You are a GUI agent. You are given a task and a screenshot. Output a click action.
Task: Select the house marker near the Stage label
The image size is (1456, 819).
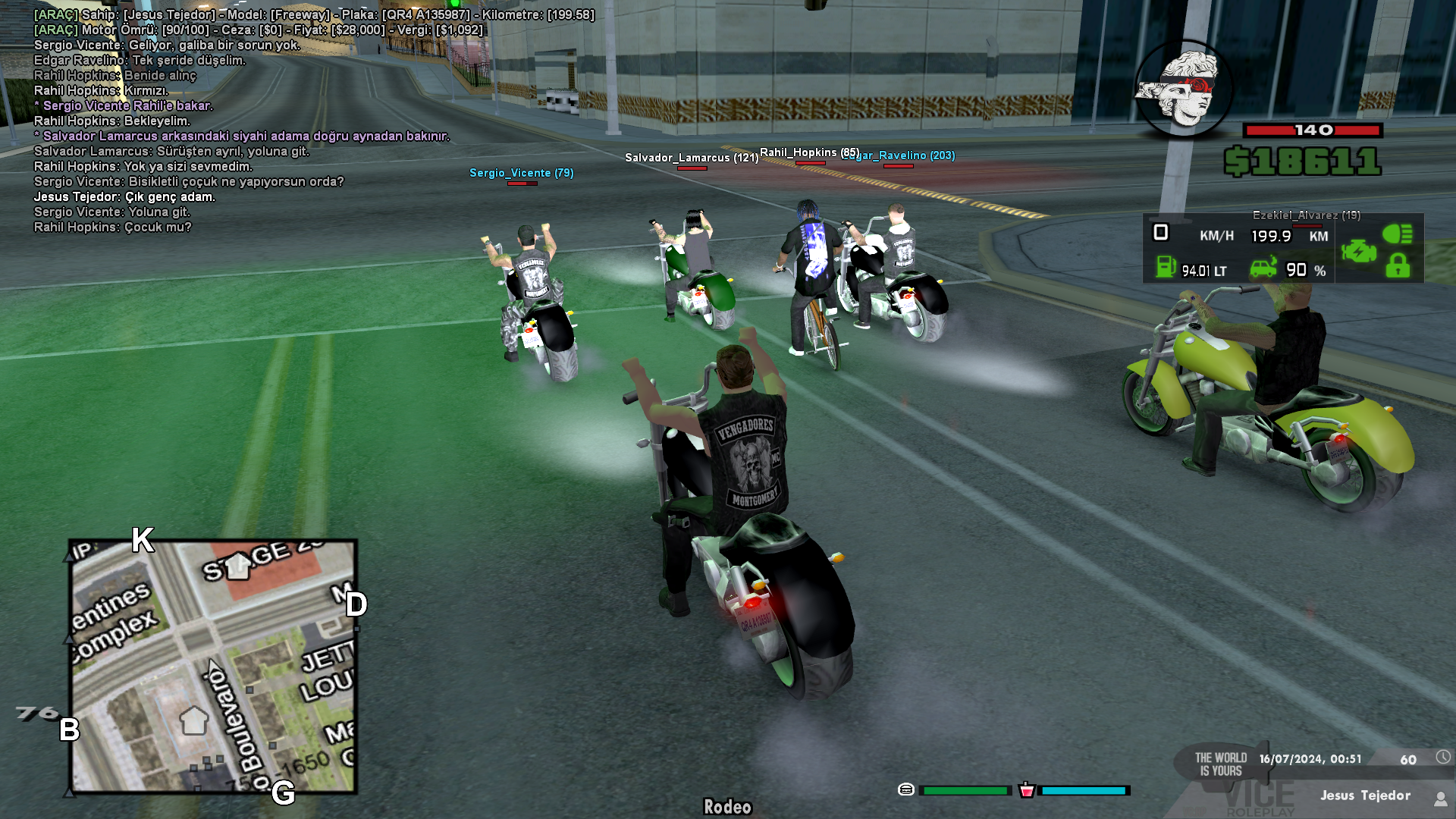tap(238, 565)
